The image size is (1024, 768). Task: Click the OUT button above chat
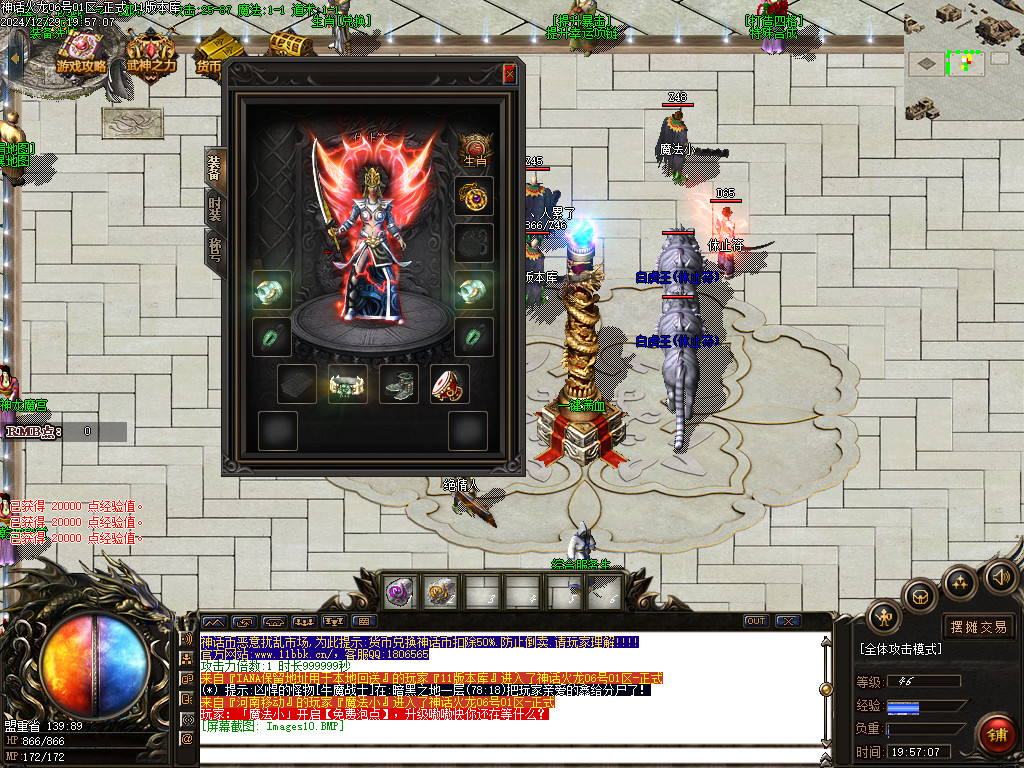click(757, 621)
